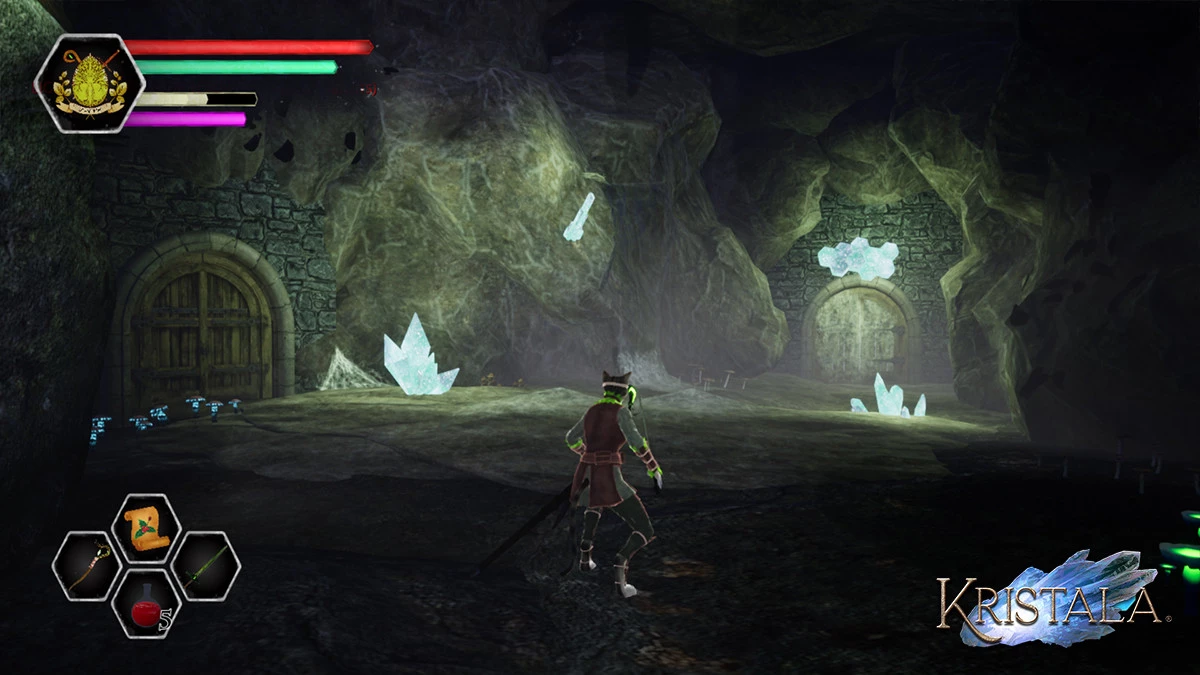The height and width of the screenshot is (675, 1200).
Task: Use the red health potion
Action: (x=146, y=604)
